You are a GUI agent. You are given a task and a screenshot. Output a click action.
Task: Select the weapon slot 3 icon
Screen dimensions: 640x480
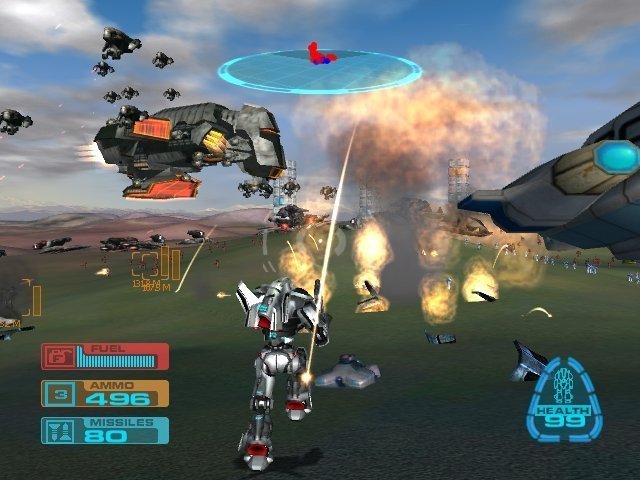[x=60, y=394]
